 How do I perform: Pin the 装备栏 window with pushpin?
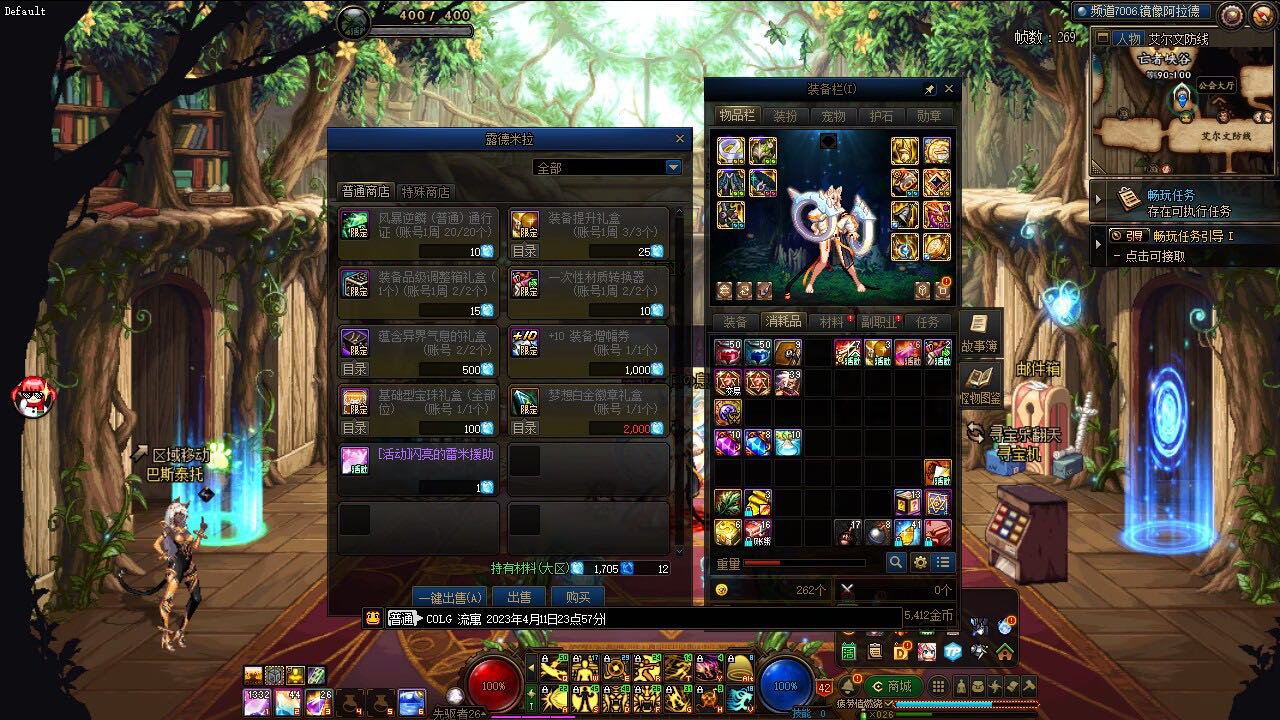(929, 89)
